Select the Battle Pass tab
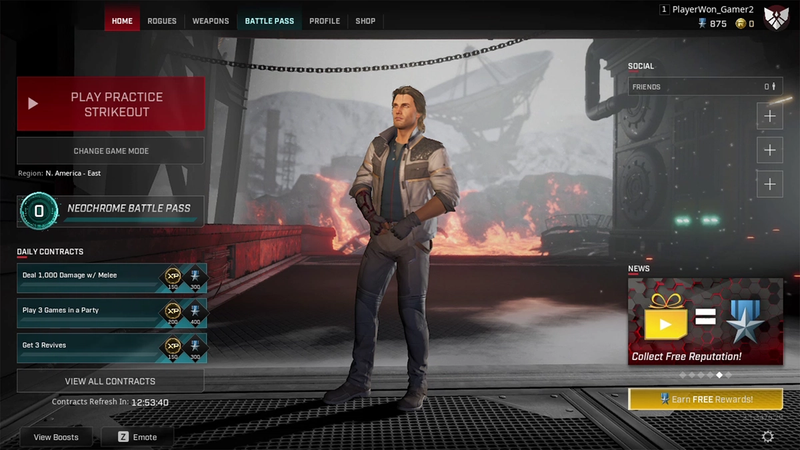 [269, 20]
